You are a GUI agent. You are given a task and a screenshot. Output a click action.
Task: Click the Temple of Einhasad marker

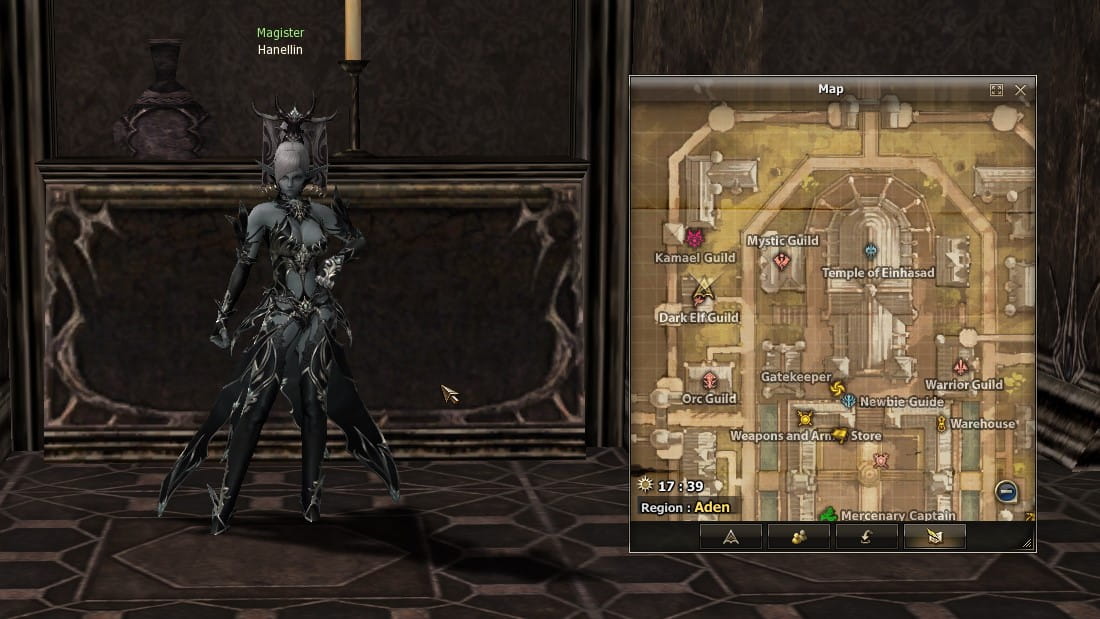[x=870, y=251]
